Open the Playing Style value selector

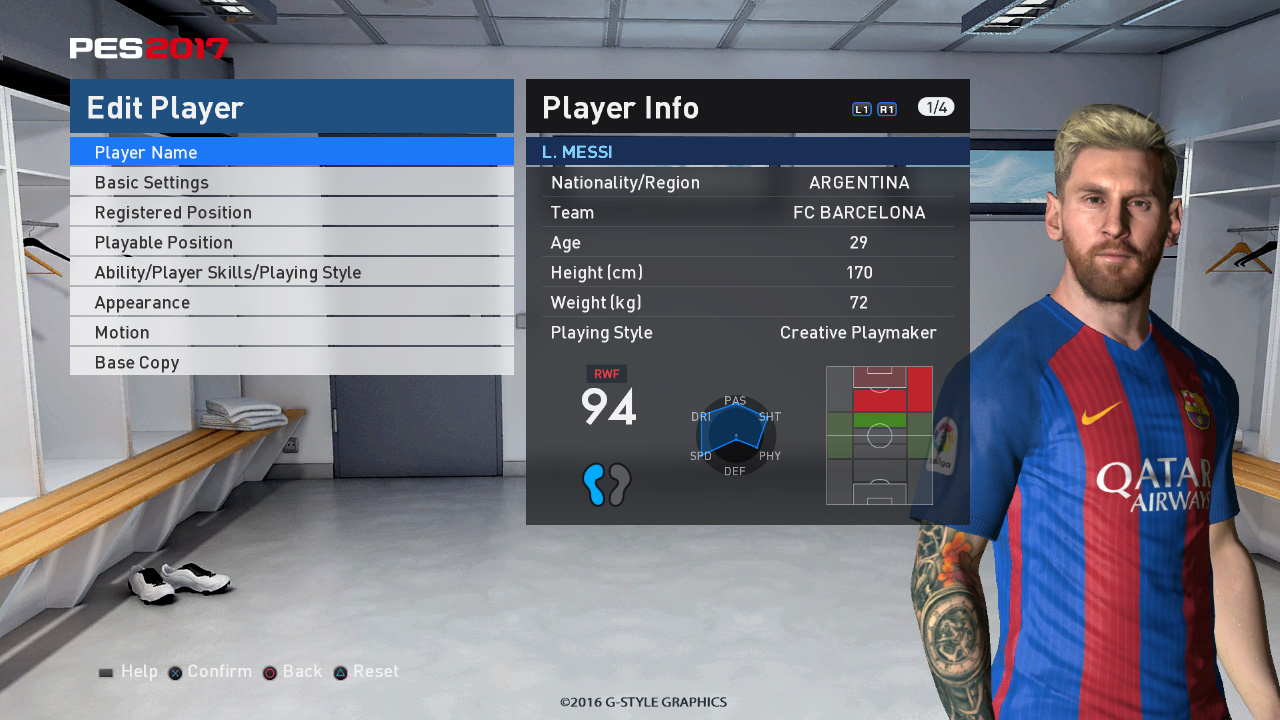[x=858, y=332]
